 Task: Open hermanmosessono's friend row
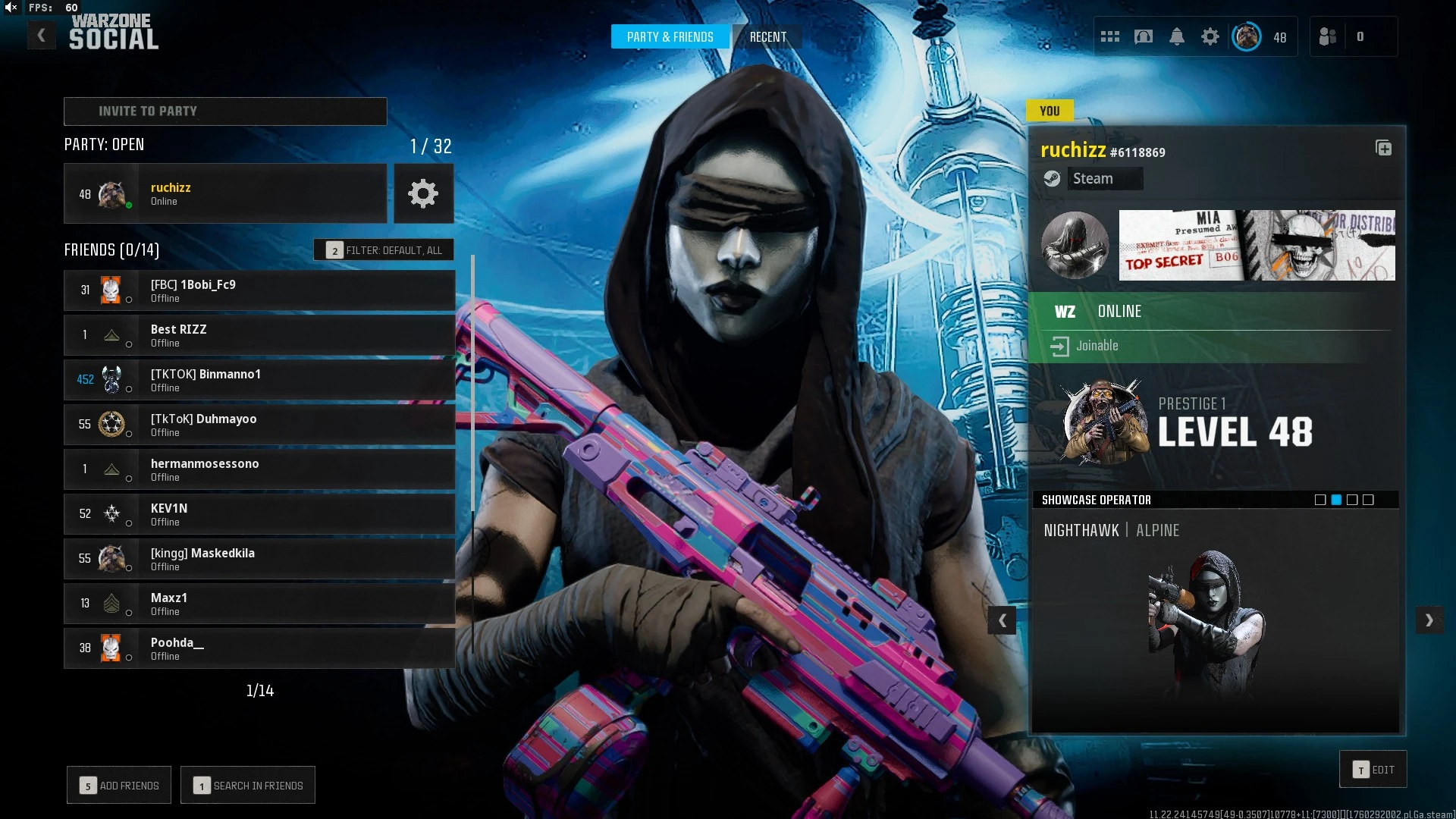pyautogui.click(x=259, y=469)
